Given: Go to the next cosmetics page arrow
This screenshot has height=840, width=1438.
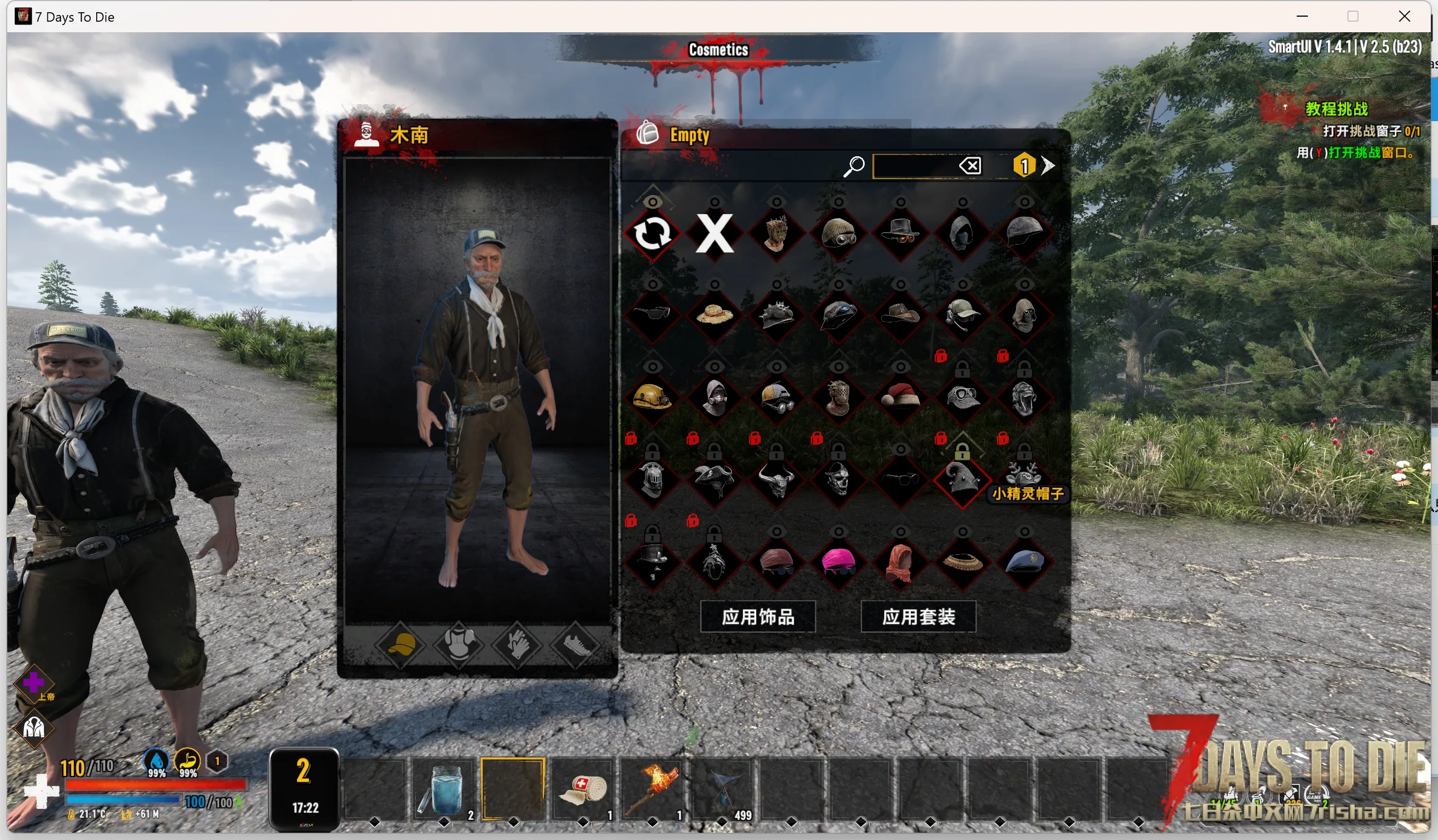Looking at the screenshot, I should point(1048,166).
